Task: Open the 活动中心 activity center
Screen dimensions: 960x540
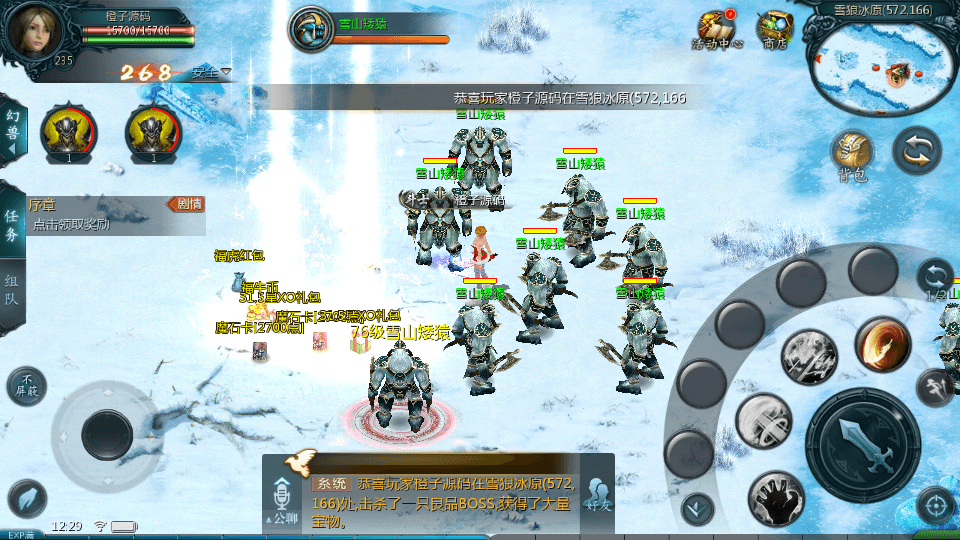Action: pyautogui.click(x=717, y=30)
